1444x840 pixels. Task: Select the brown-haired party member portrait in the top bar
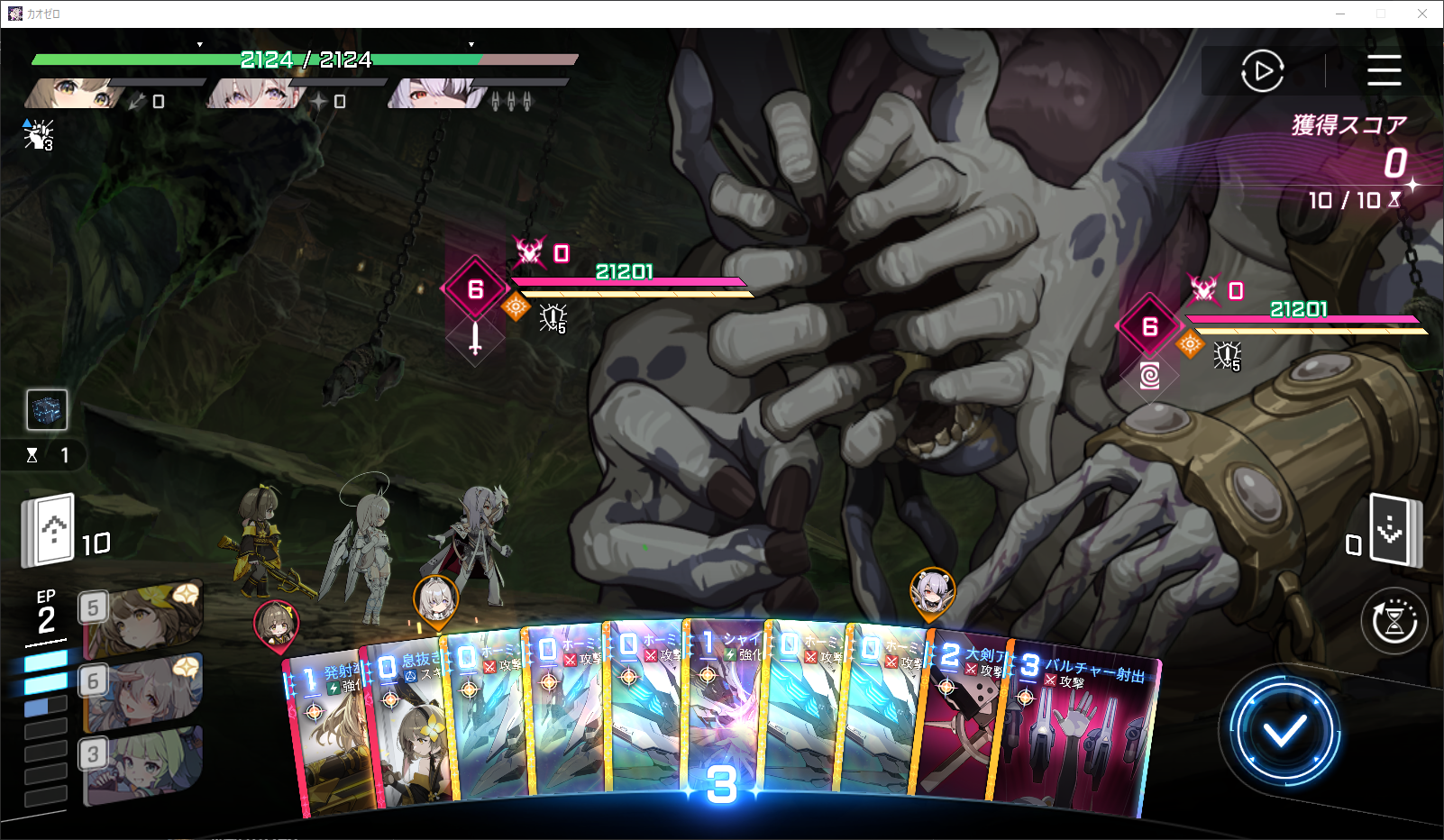coord(74,94)
